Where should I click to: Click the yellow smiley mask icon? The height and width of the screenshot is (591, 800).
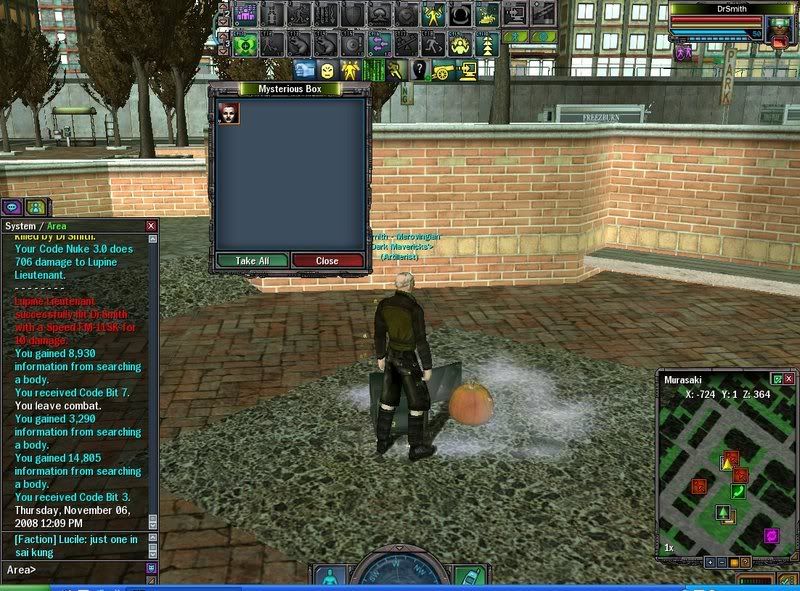[328, 69]
